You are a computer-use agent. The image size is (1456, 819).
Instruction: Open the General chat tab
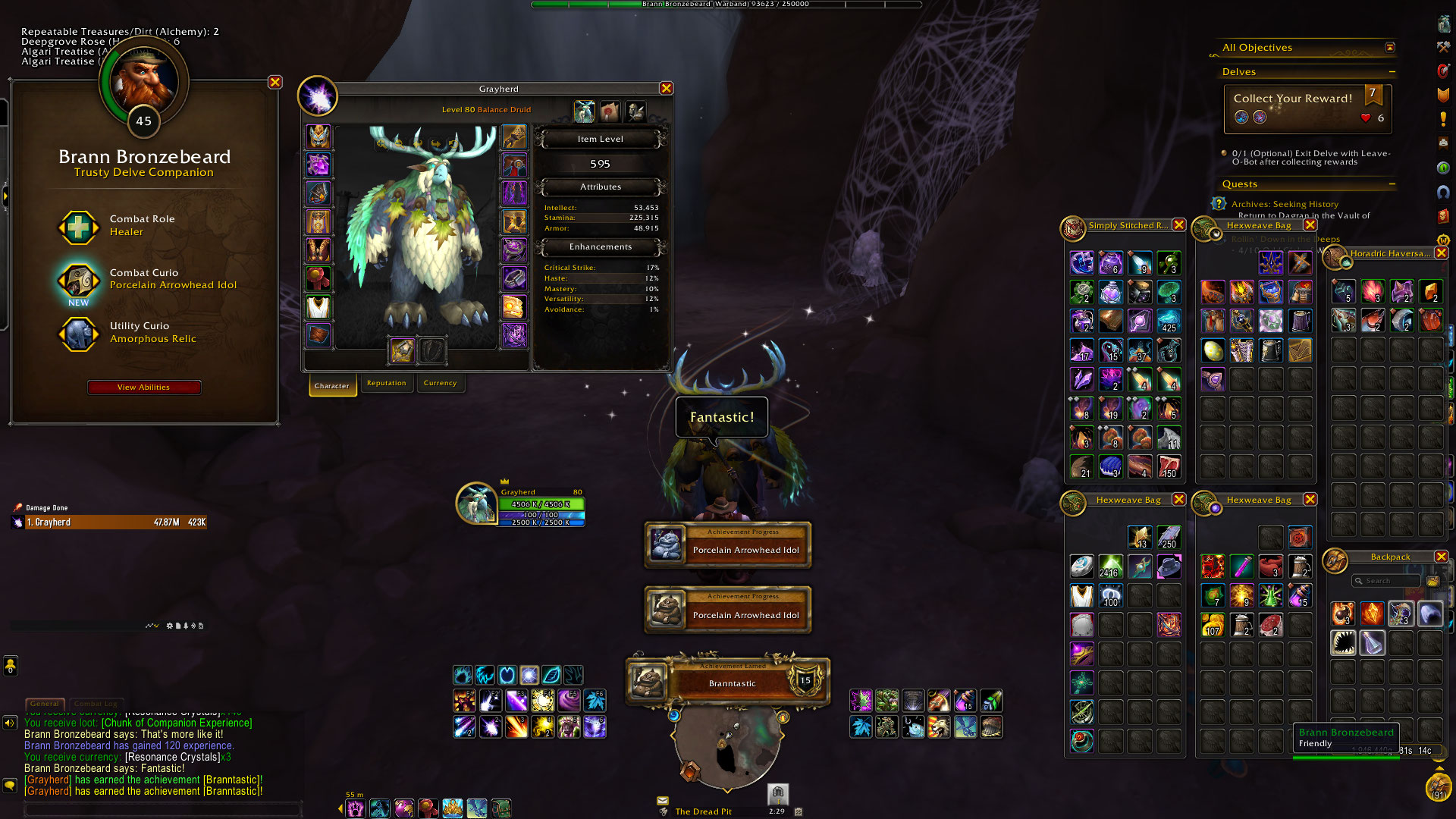pyautogui.click(x=45, y=704)
